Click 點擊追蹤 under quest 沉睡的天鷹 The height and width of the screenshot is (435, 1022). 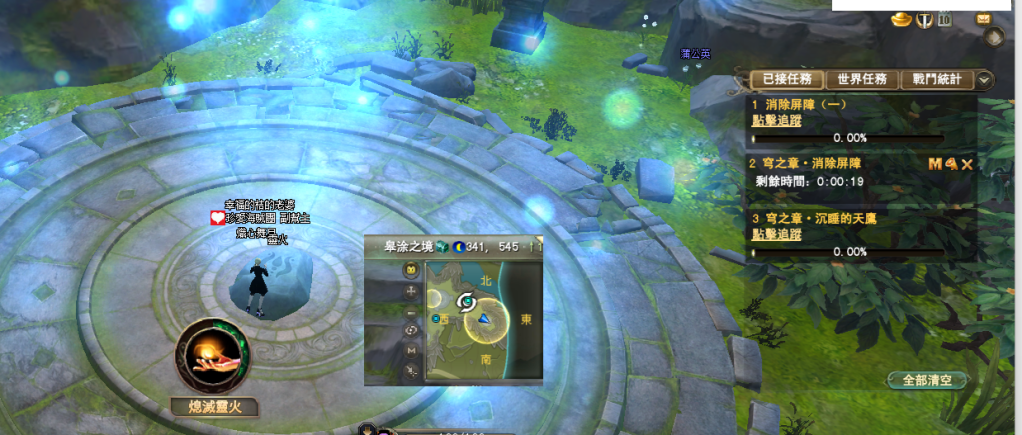(777, 234)
